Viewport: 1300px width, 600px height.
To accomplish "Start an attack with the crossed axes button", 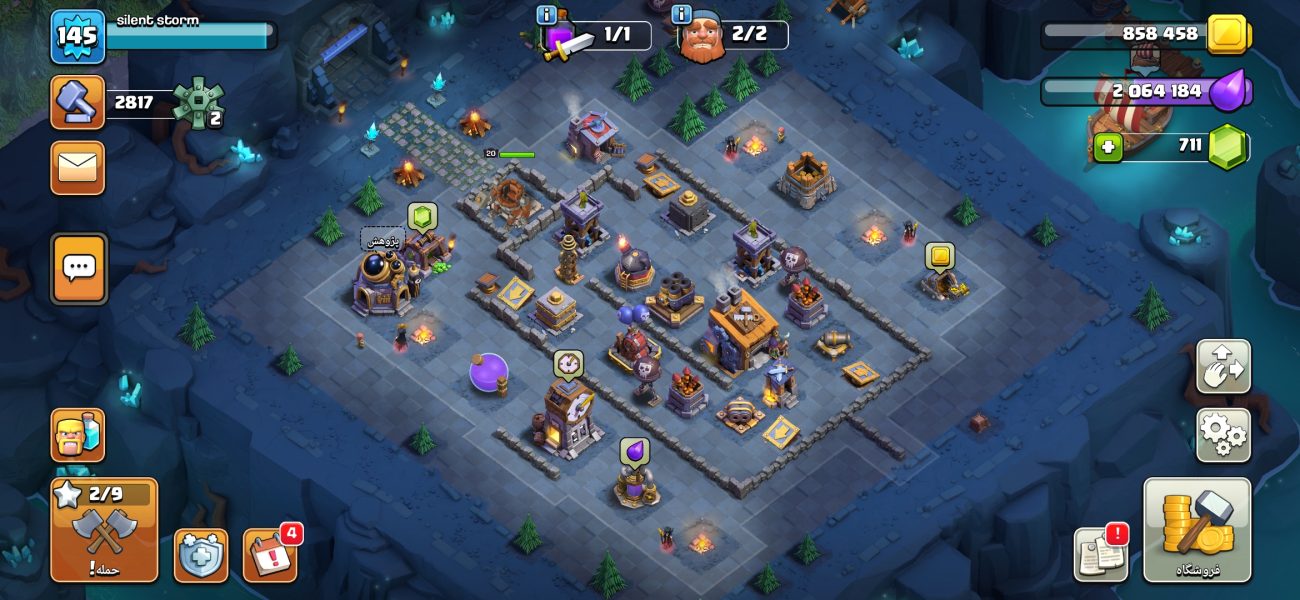I will pos(104,530).
